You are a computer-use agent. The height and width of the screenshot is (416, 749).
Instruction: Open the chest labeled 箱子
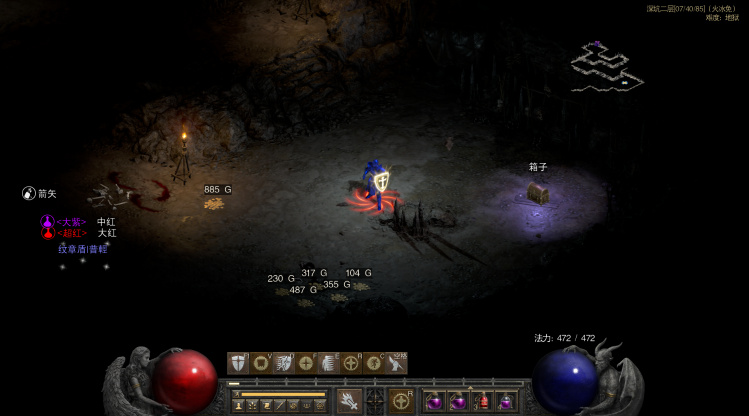pyautogui.click(x=538, y=191)
